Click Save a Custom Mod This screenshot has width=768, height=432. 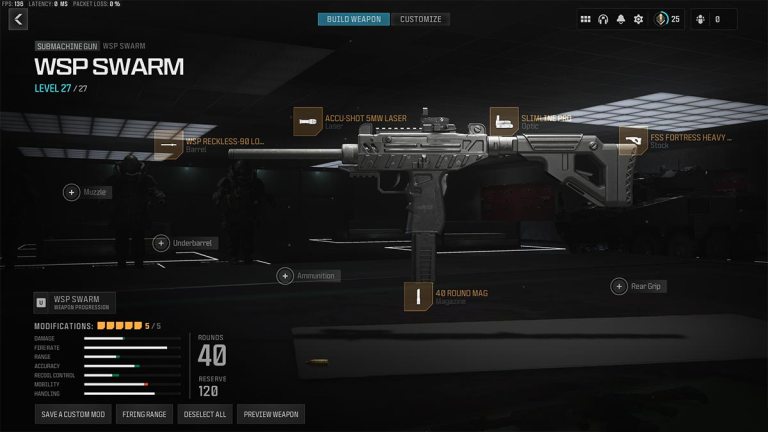click(x=73, y=414)
